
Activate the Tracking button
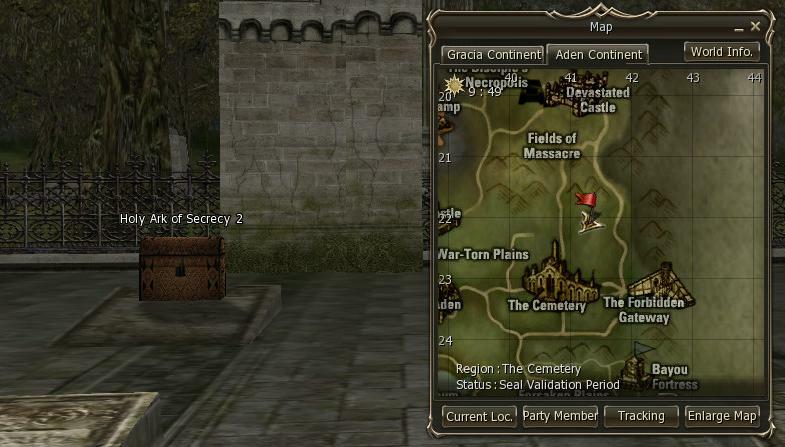coord(641,416)
